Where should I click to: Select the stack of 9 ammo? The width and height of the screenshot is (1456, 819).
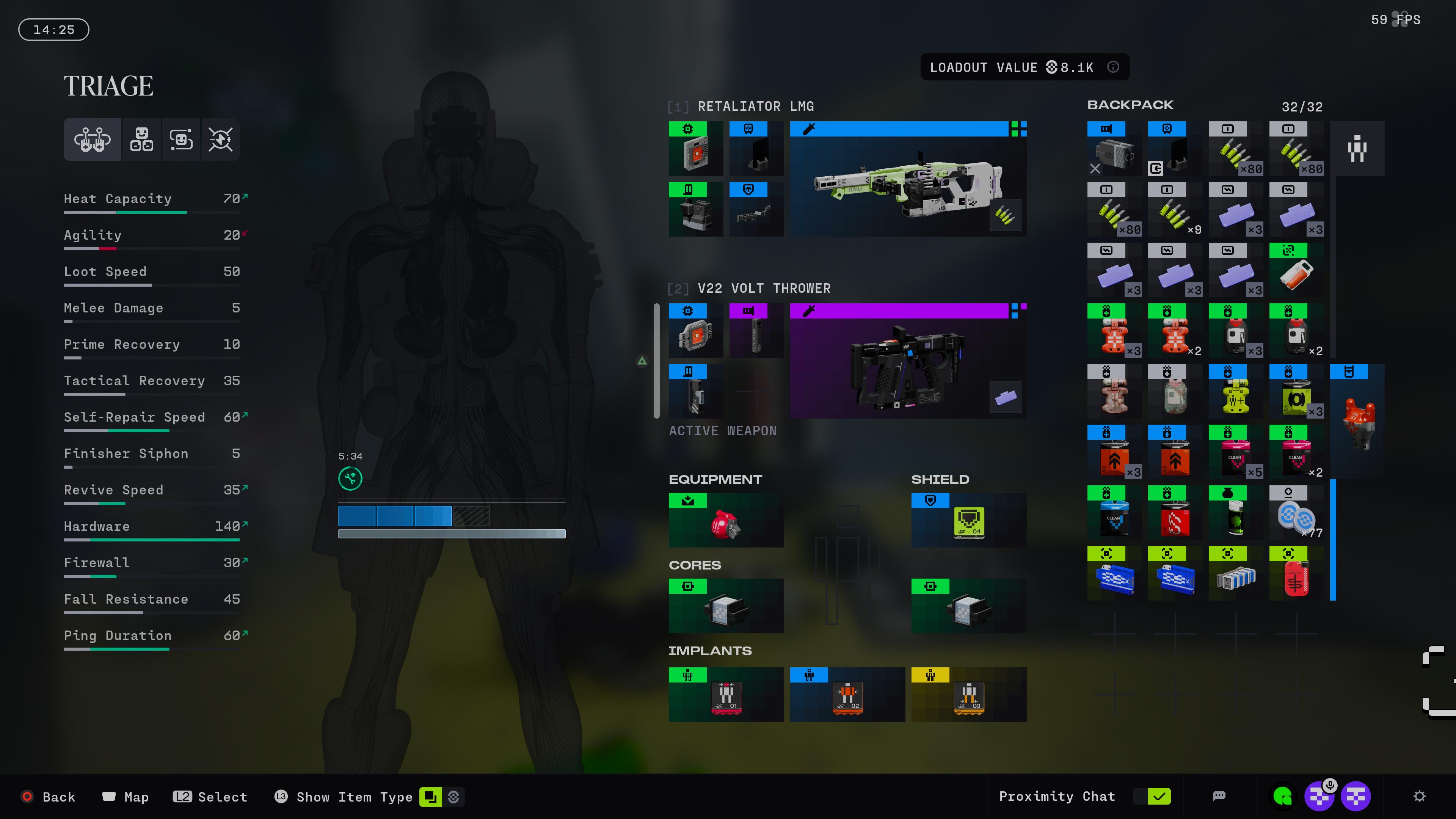point(1175,209)
